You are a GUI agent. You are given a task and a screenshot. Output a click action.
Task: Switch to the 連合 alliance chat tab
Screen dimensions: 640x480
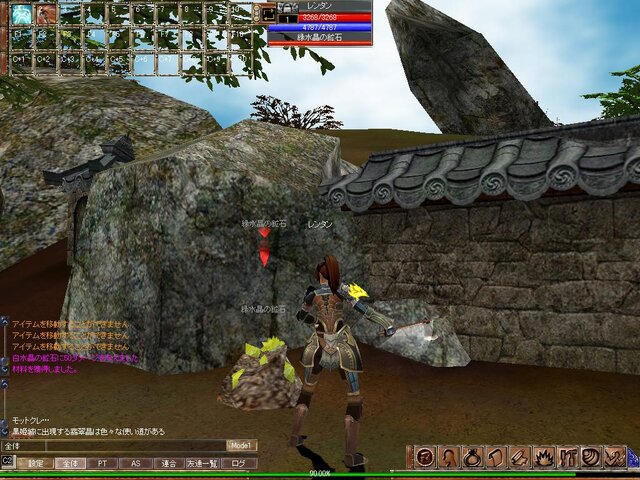coord(168,463)
